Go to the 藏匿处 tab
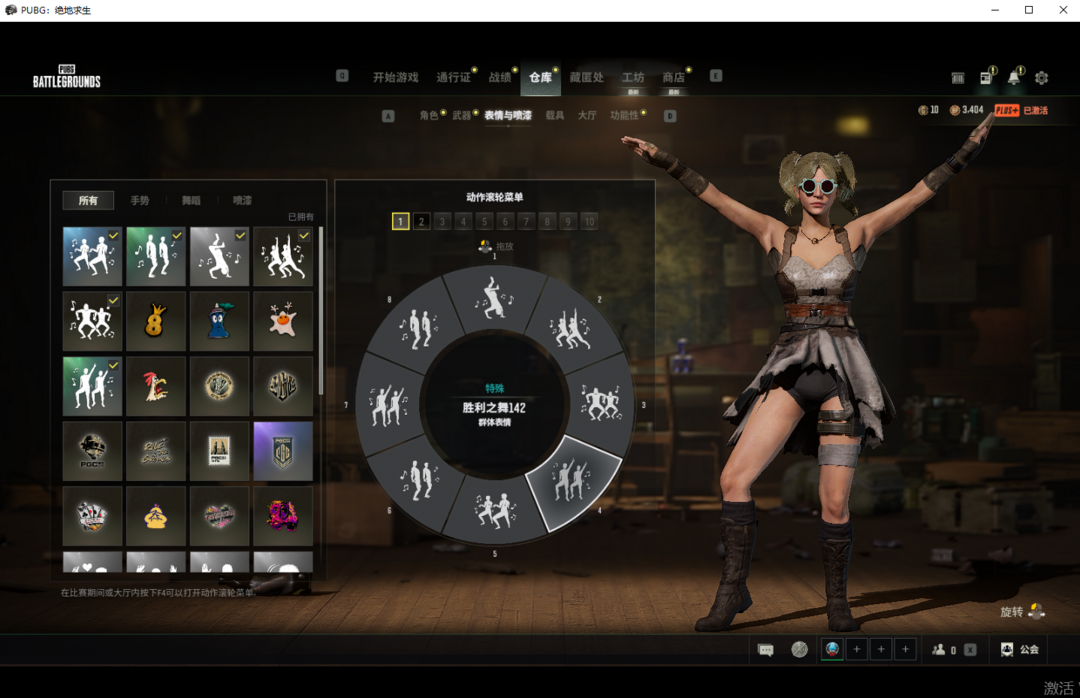 point(586,77)
